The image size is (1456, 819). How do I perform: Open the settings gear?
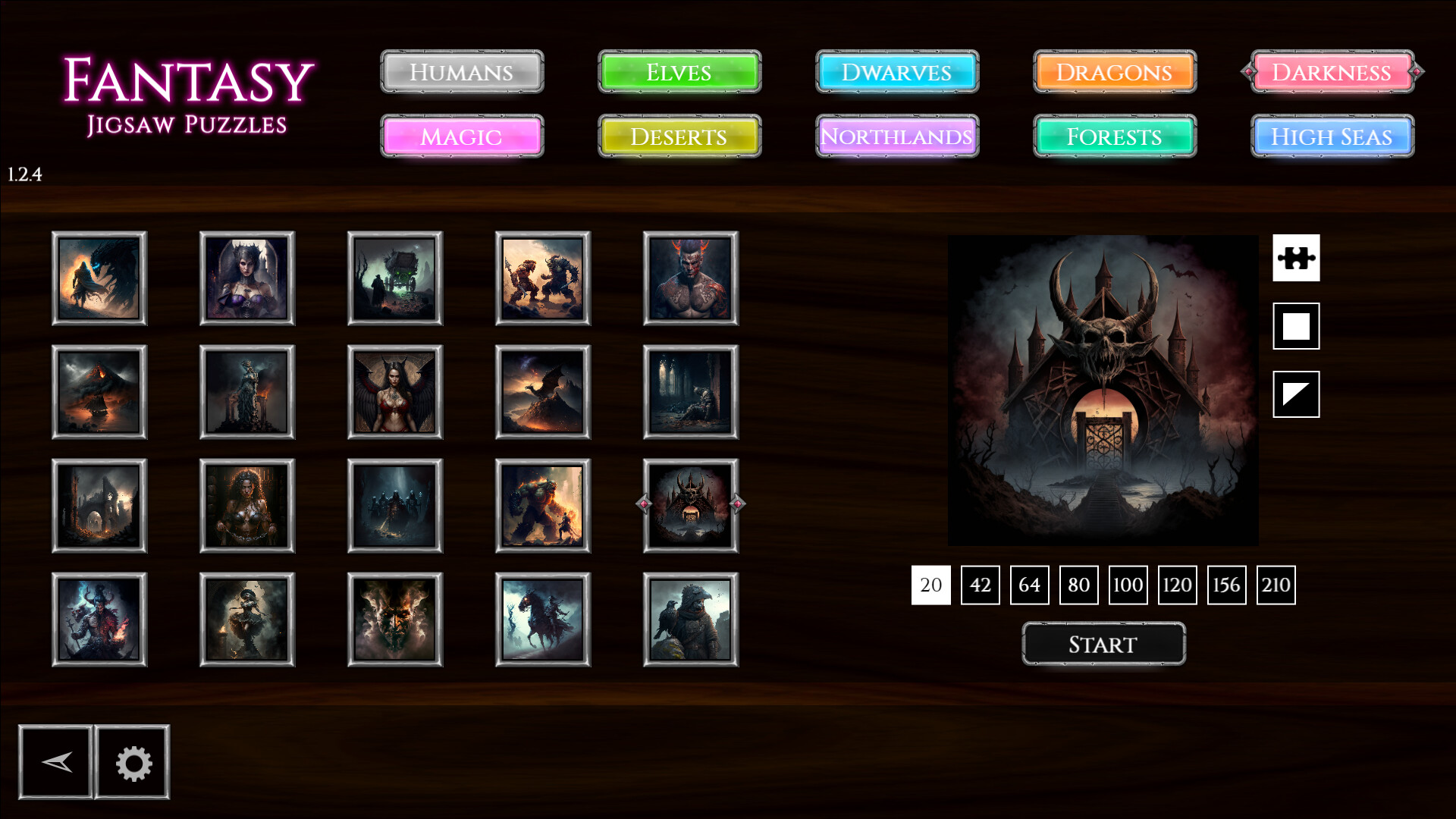coord(132,761)
